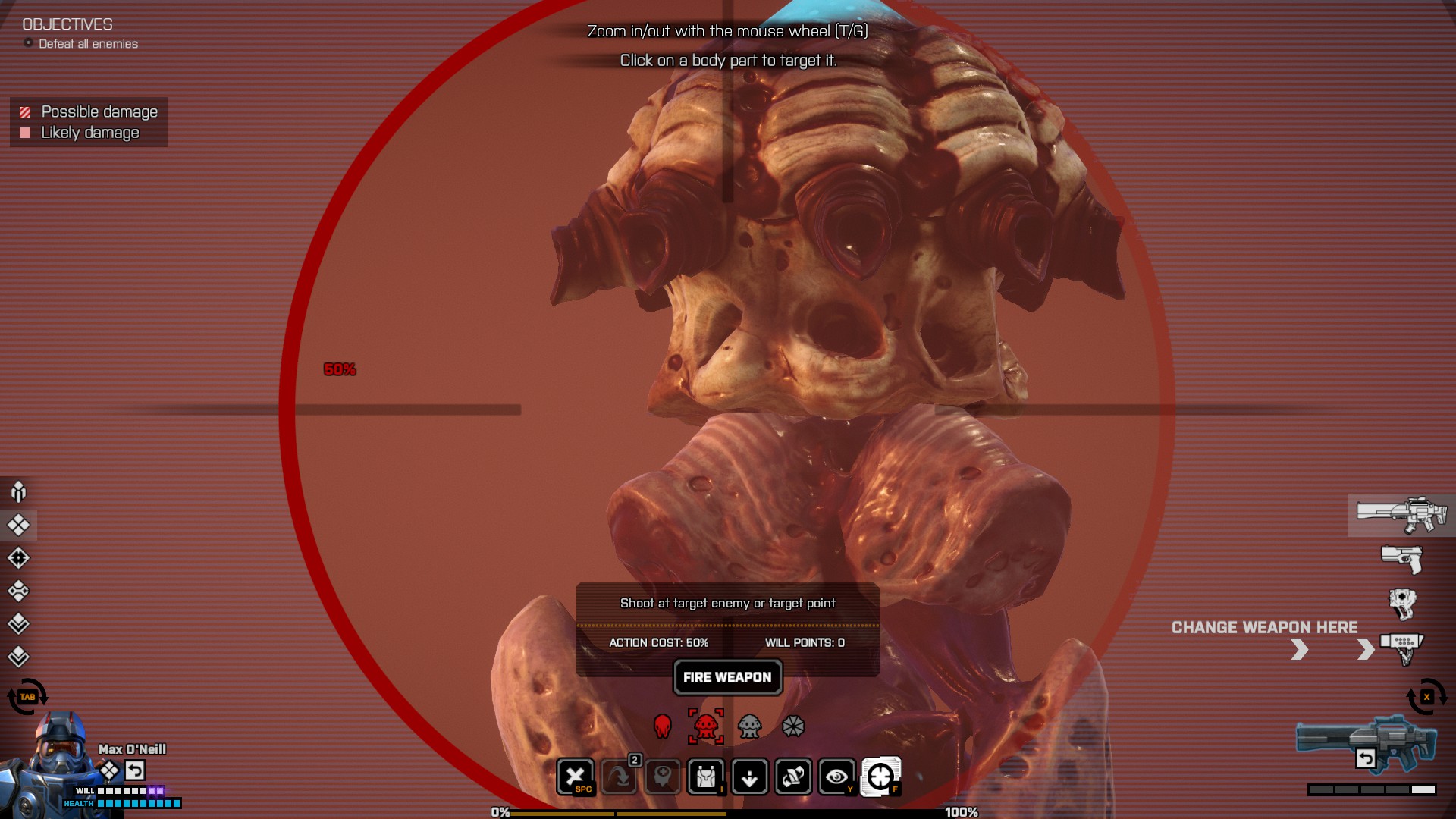1456x819 pixels.
Task: Cancel aiming with the X button
Action: coord(576,777)
